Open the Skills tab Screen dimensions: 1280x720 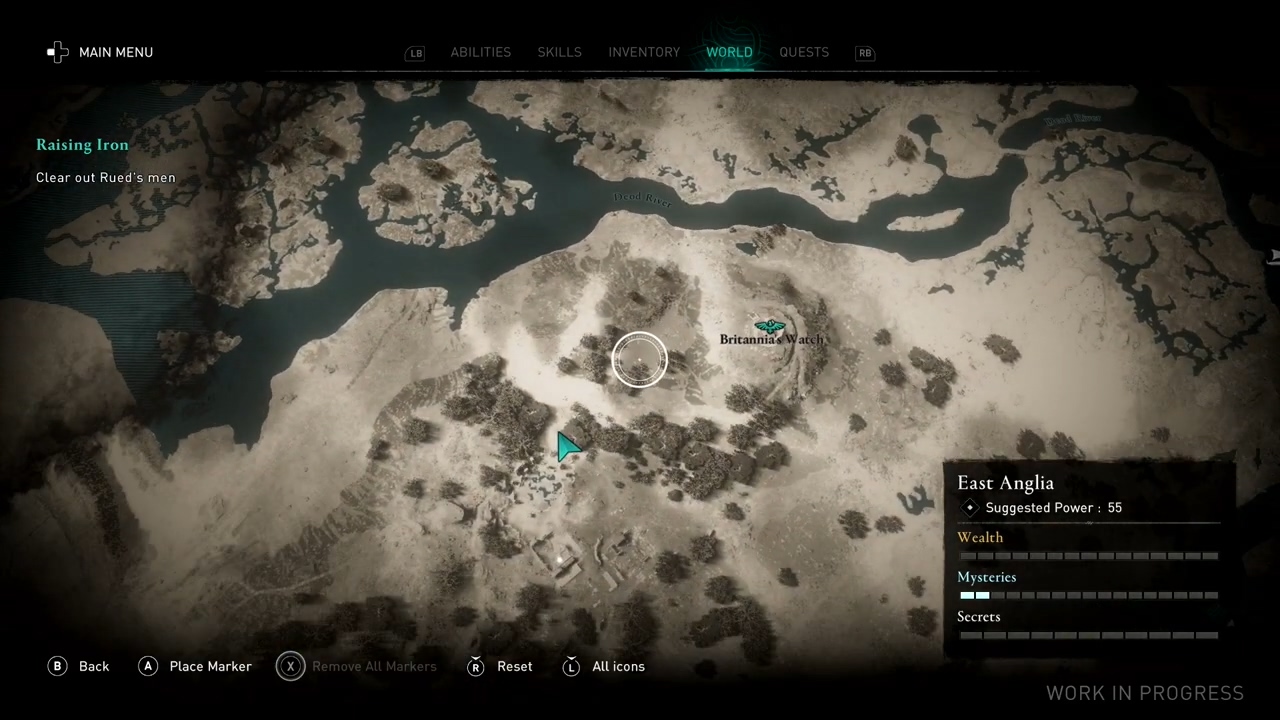[x=559, y=52]
